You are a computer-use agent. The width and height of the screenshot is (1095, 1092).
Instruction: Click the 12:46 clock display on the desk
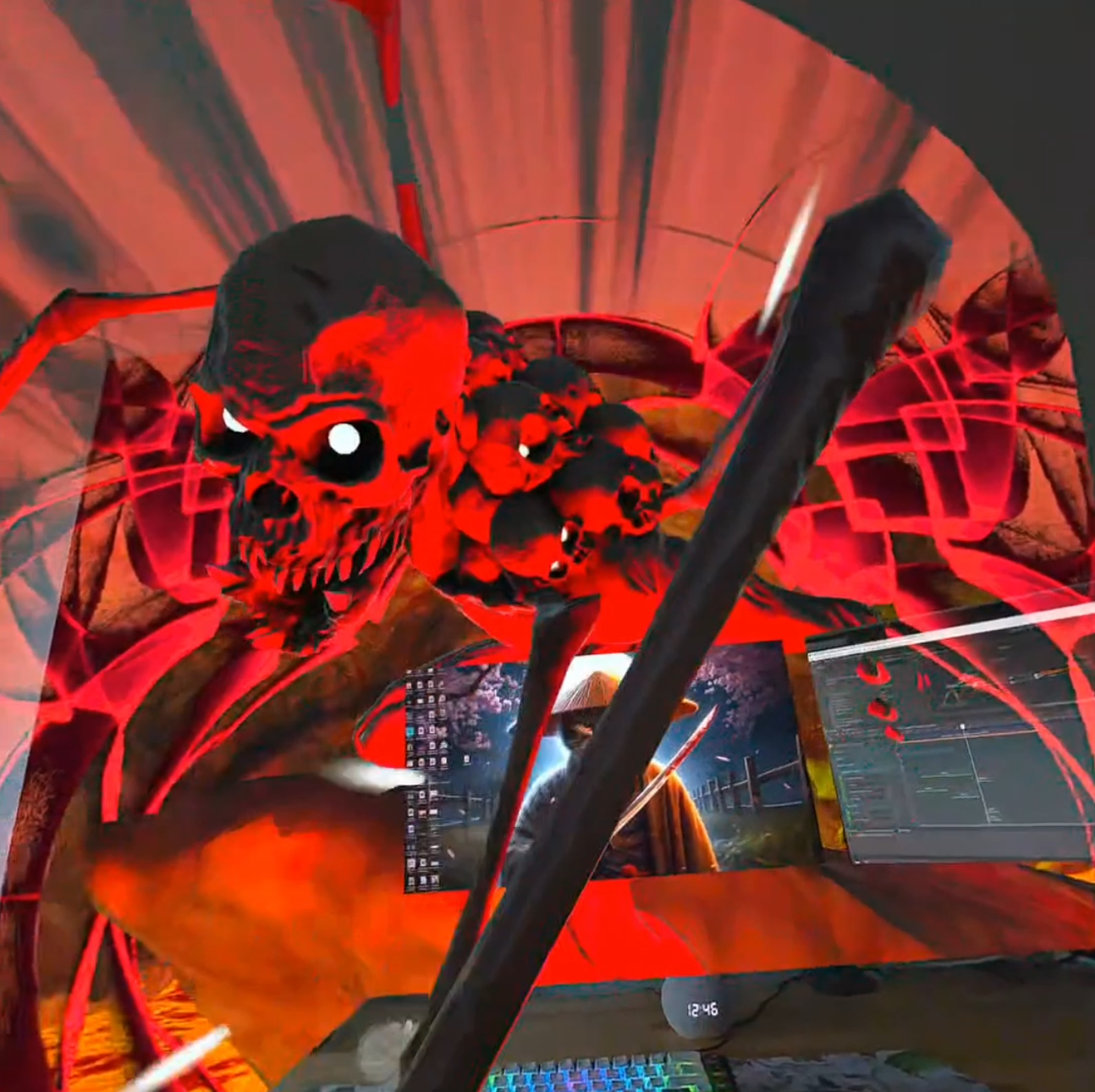click(x=702, y=1009)
